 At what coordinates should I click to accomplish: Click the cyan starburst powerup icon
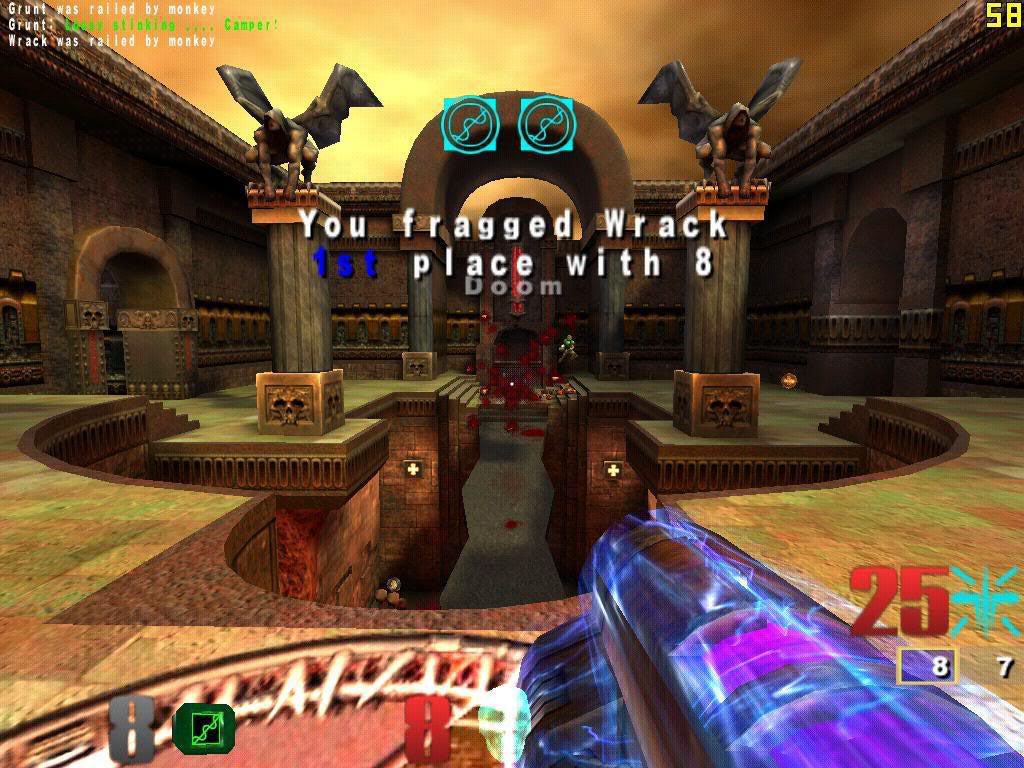(x=983, y=602)
